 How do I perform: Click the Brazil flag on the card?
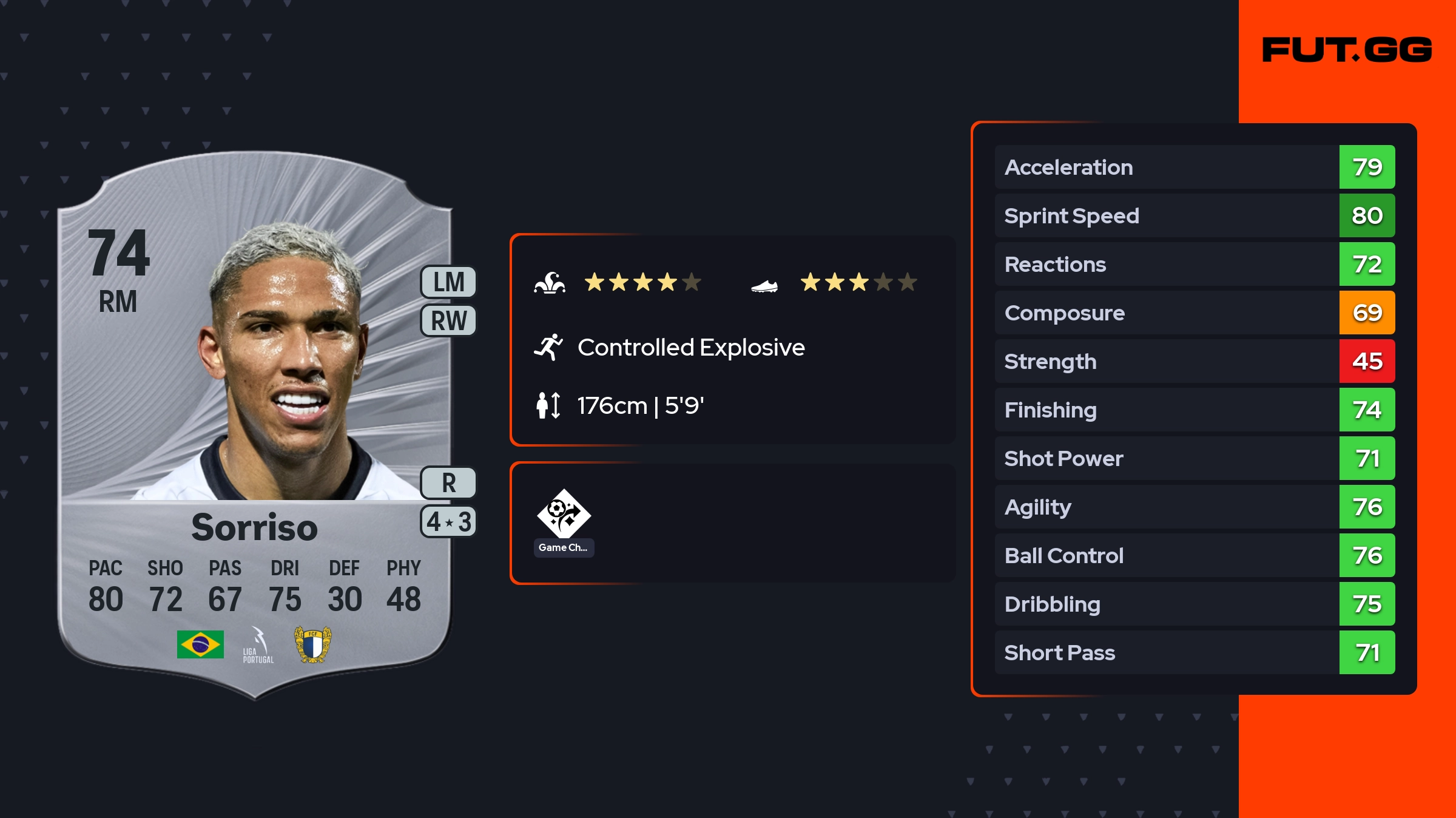point(200,644)
